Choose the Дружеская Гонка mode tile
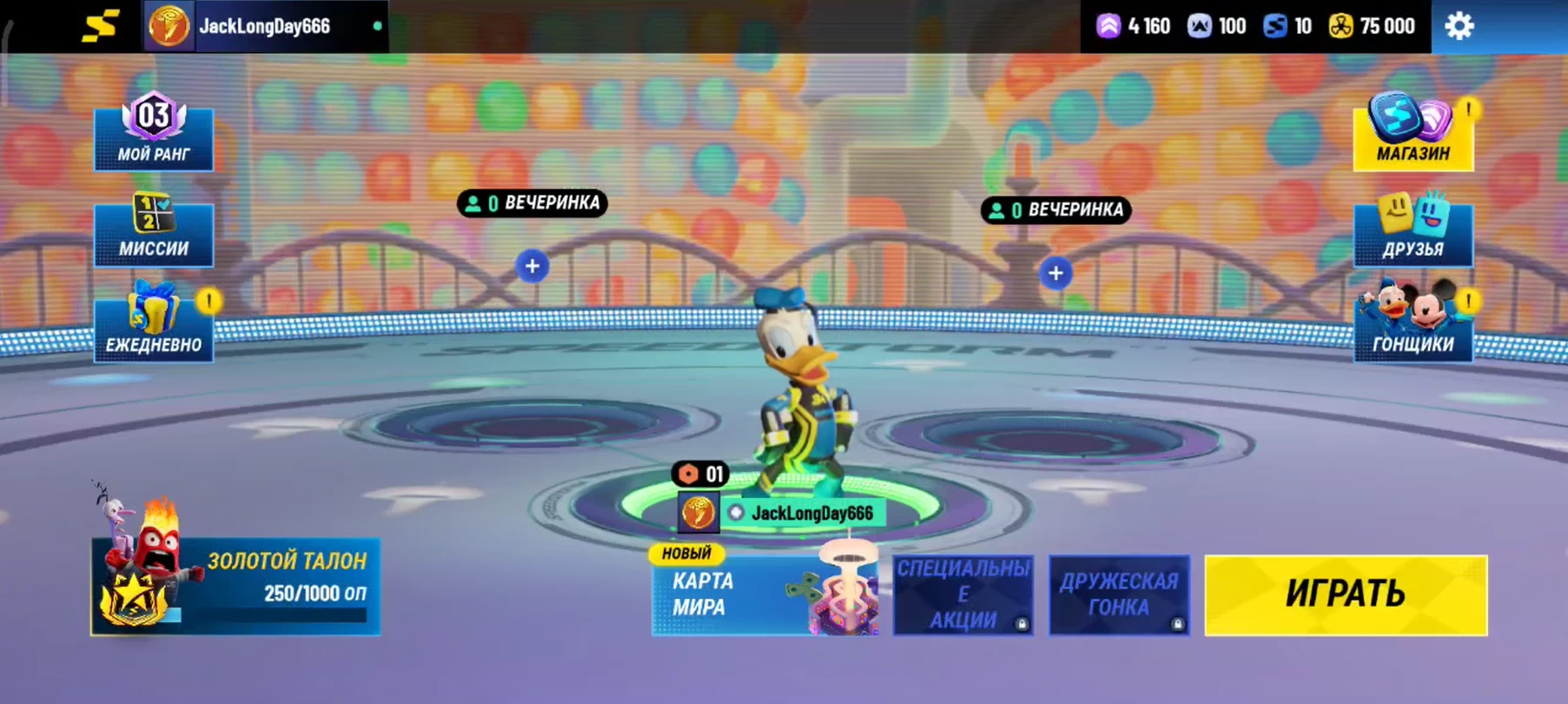The width and height of the screenshot is (1568, 704). pos(1119,594)
